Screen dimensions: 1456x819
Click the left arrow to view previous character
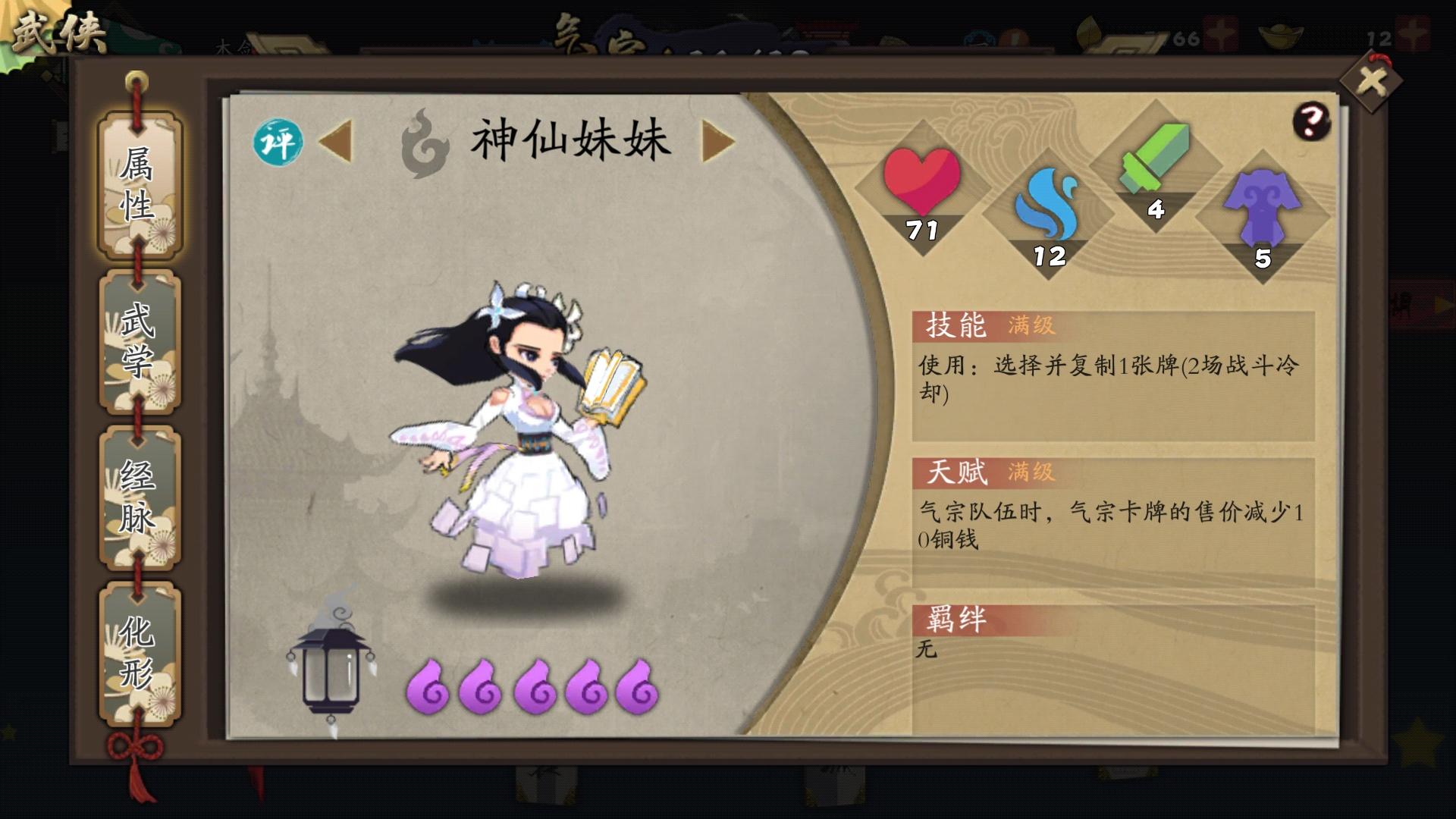point(339,140)
